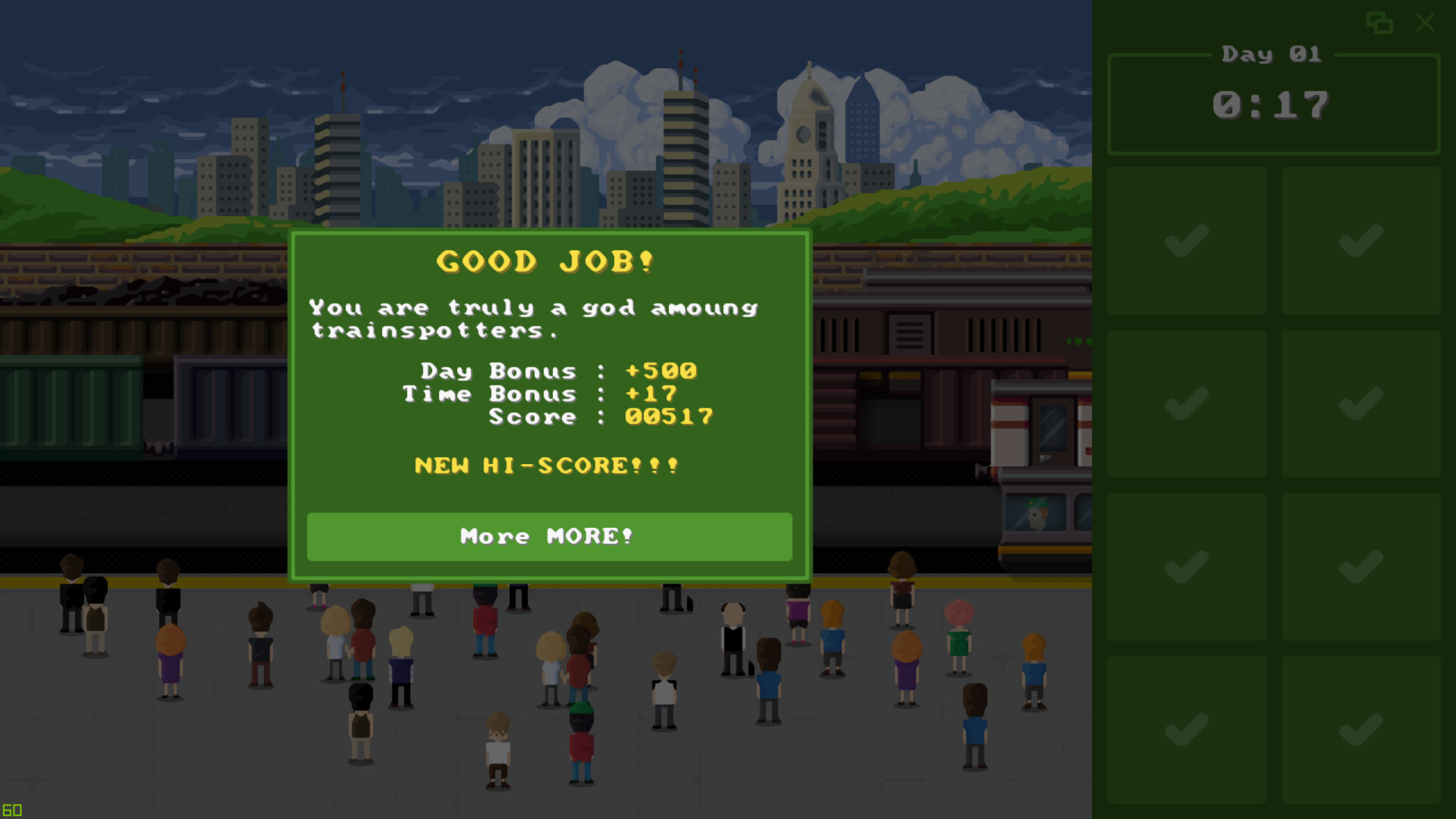Toggle the second-row right spotted checkmark
1456x819 pixels.
tap(1361, 403)
